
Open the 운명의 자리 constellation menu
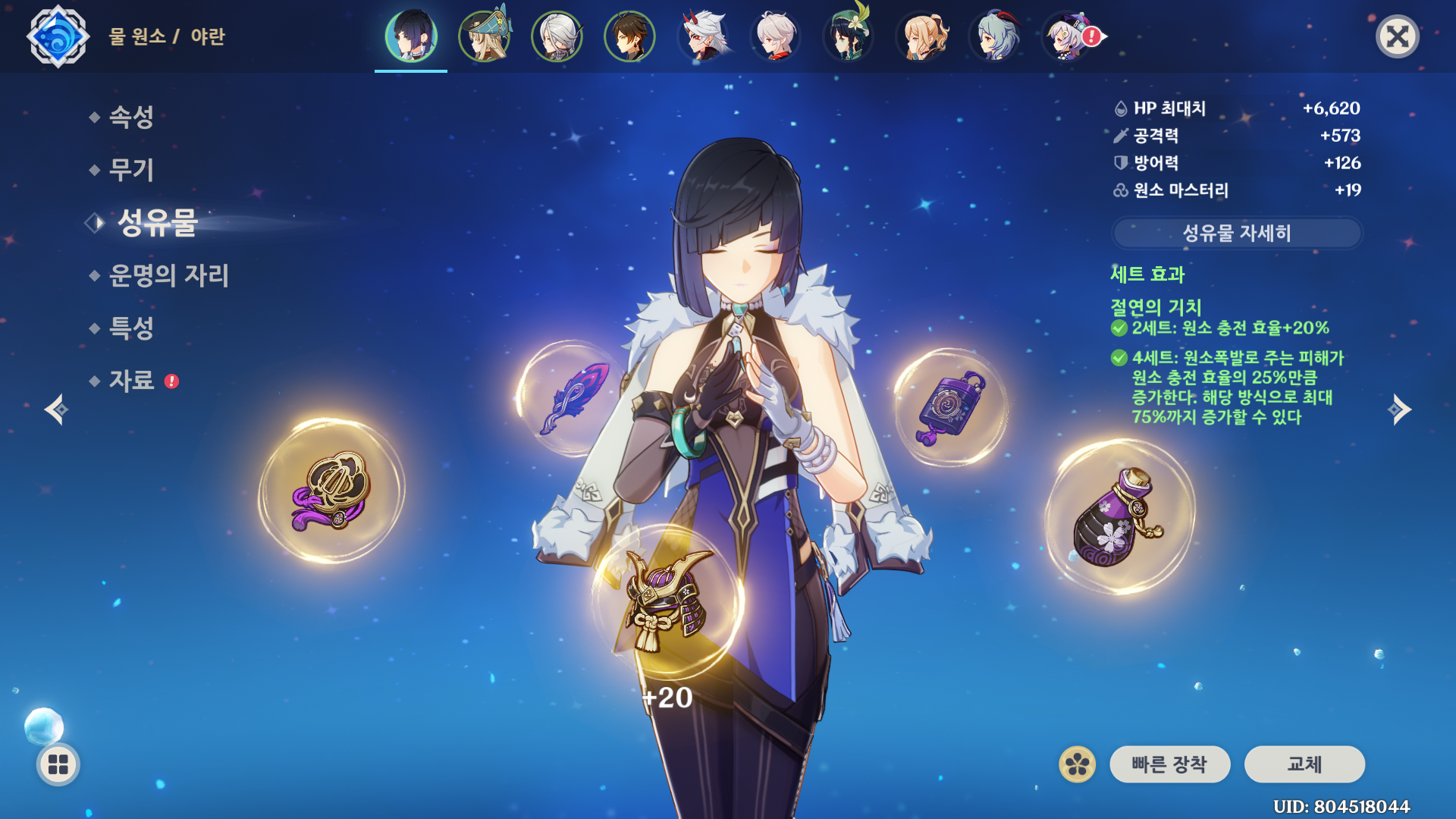(x=168, y=275)
